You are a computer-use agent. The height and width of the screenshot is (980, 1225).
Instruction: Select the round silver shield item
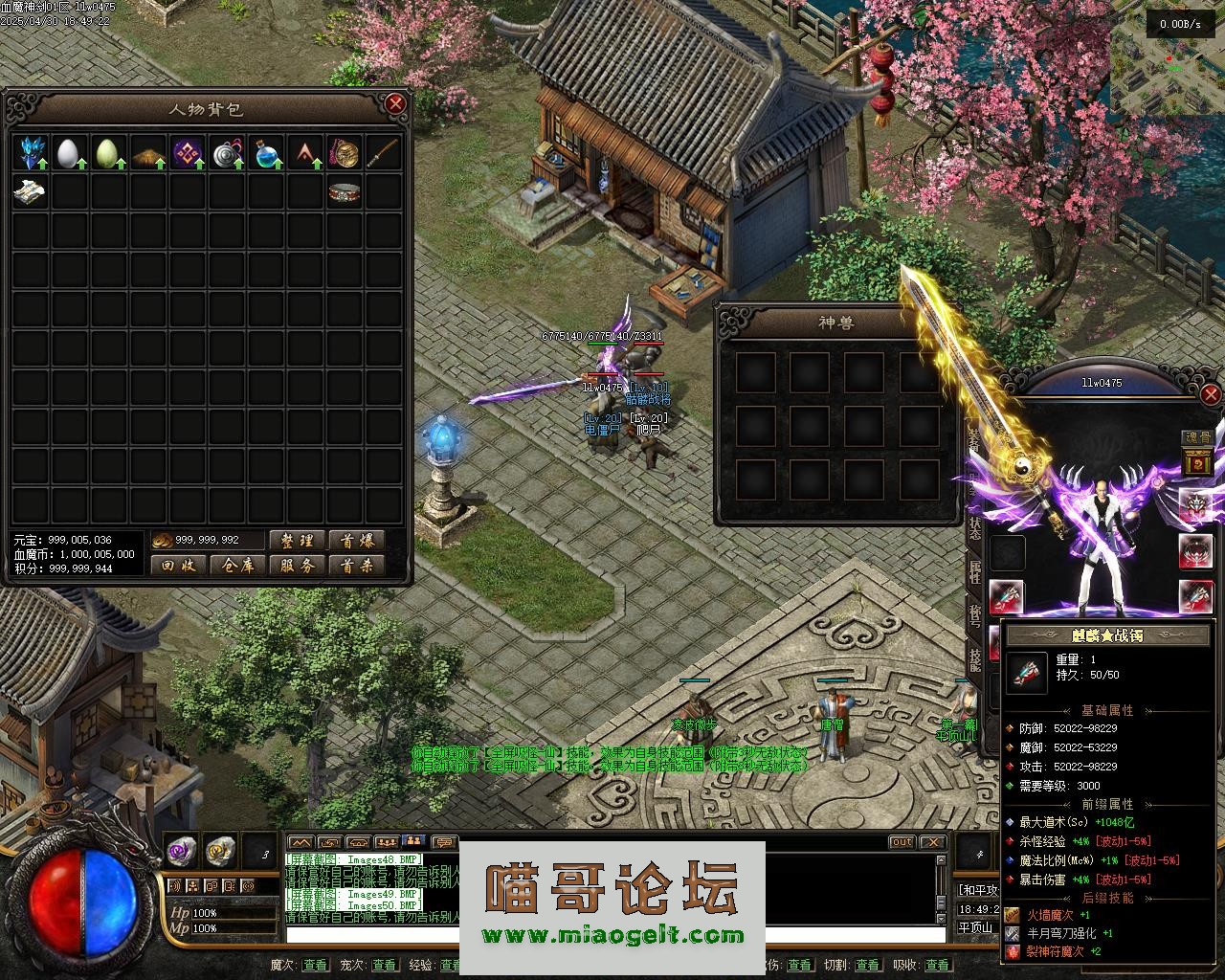226,152
